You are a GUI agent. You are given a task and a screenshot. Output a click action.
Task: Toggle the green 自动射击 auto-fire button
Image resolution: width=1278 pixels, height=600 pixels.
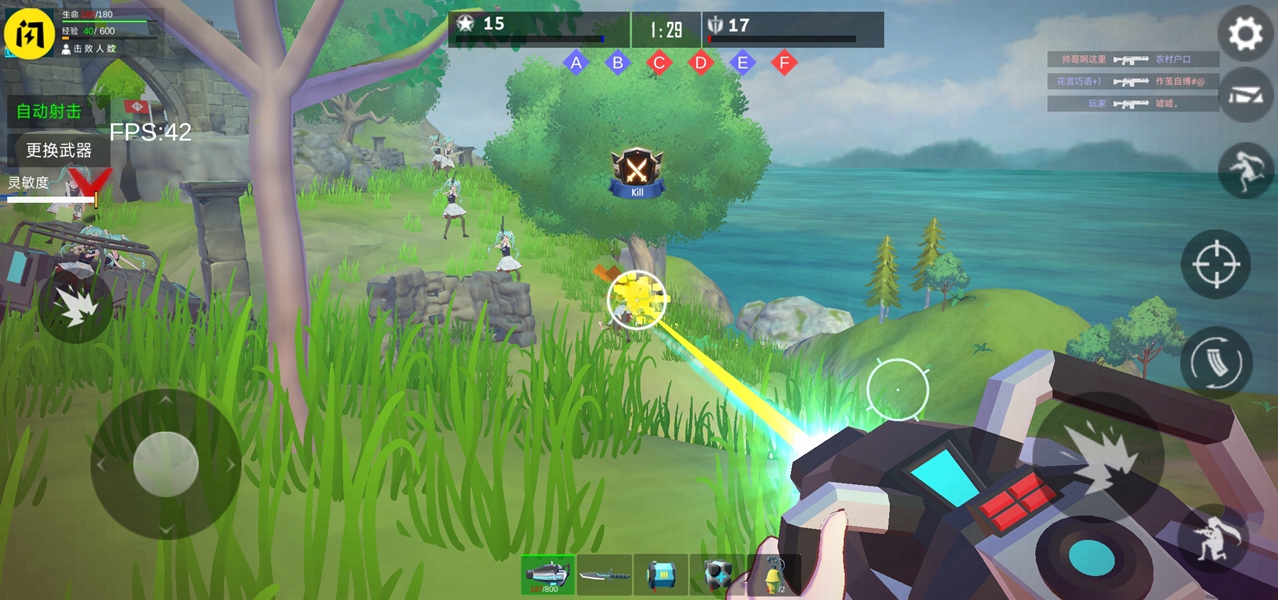[50, 111]
